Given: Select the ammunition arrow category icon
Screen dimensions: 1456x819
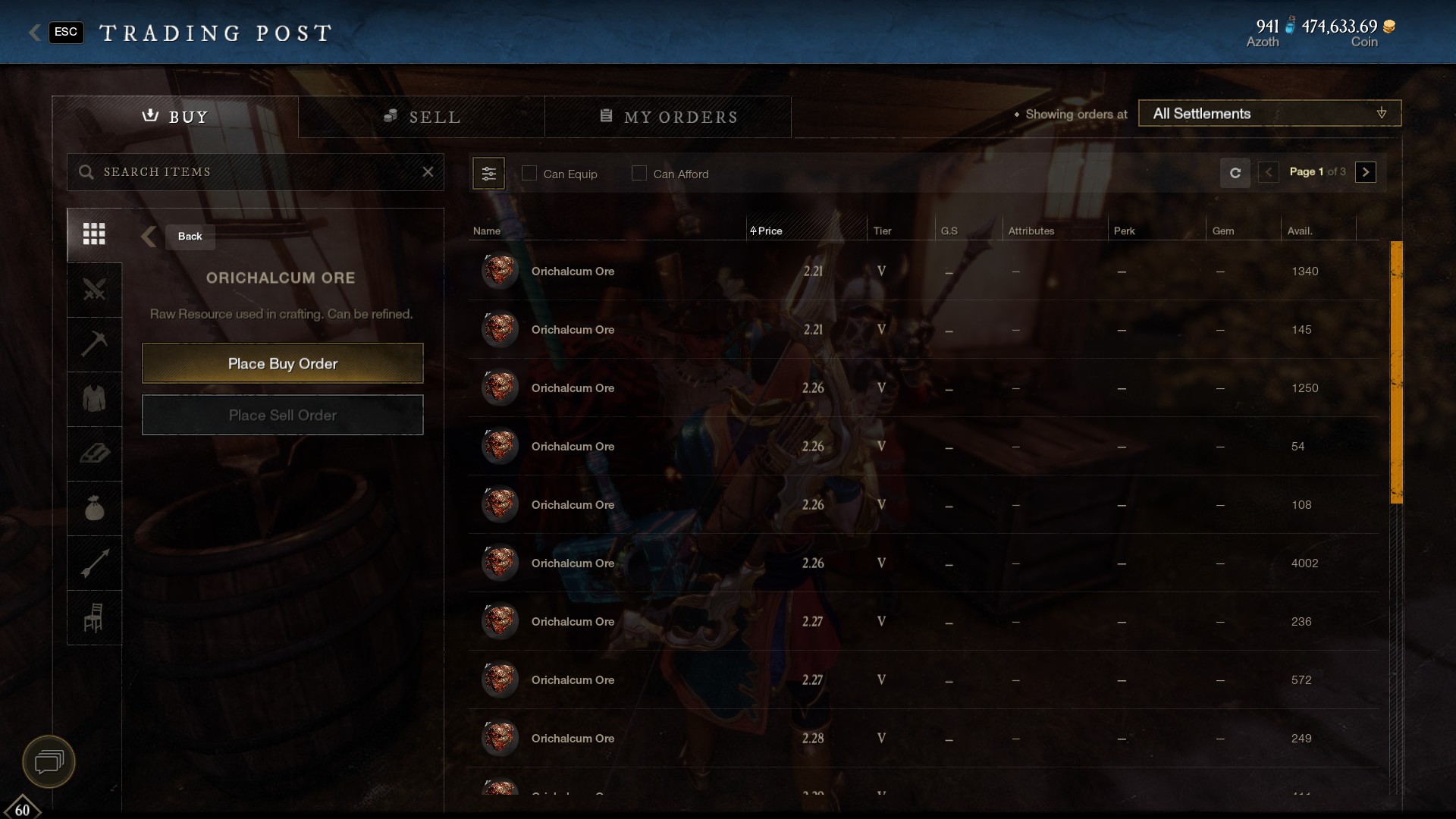Looking at the screenshot, I should tap(94, 563).
